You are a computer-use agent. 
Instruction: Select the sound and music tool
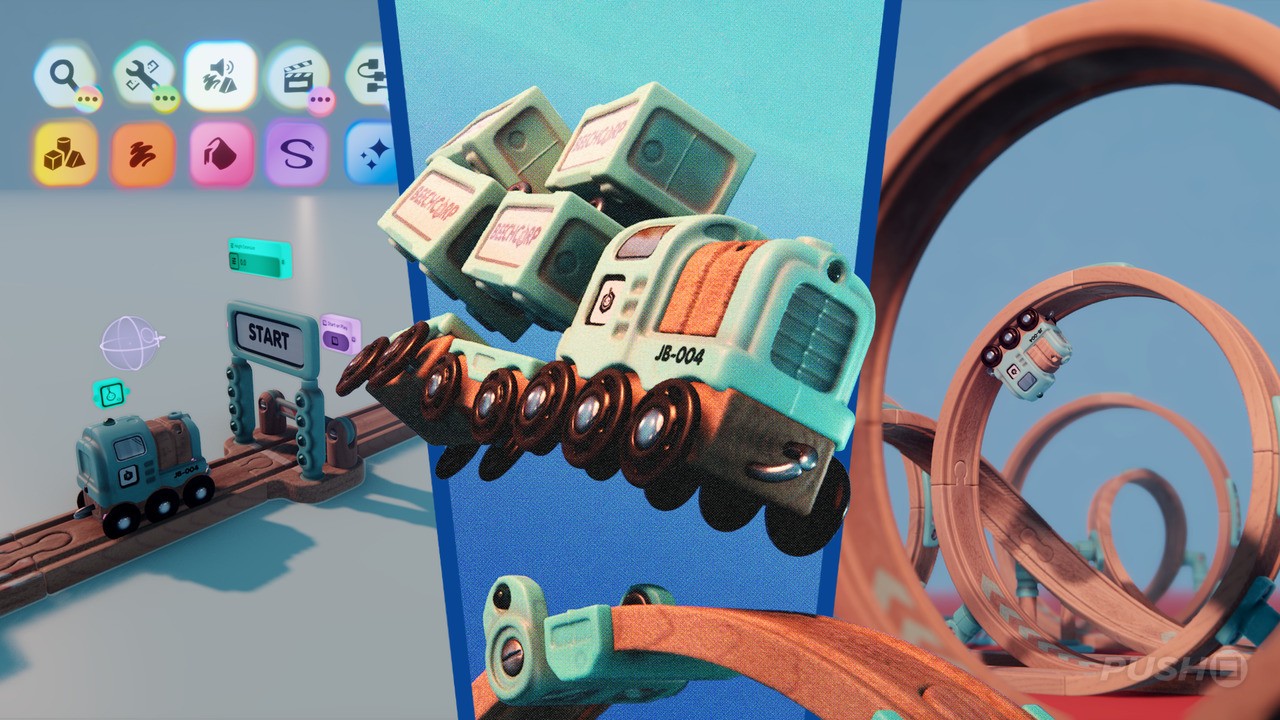pyautogui.click(x=222, y=70)
